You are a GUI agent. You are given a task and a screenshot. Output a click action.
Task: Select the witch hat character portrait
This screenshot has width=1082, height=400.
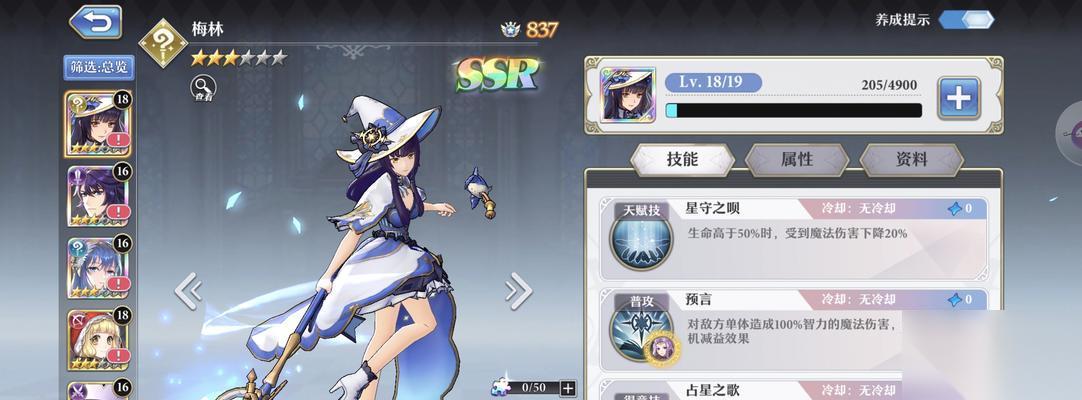97,123
